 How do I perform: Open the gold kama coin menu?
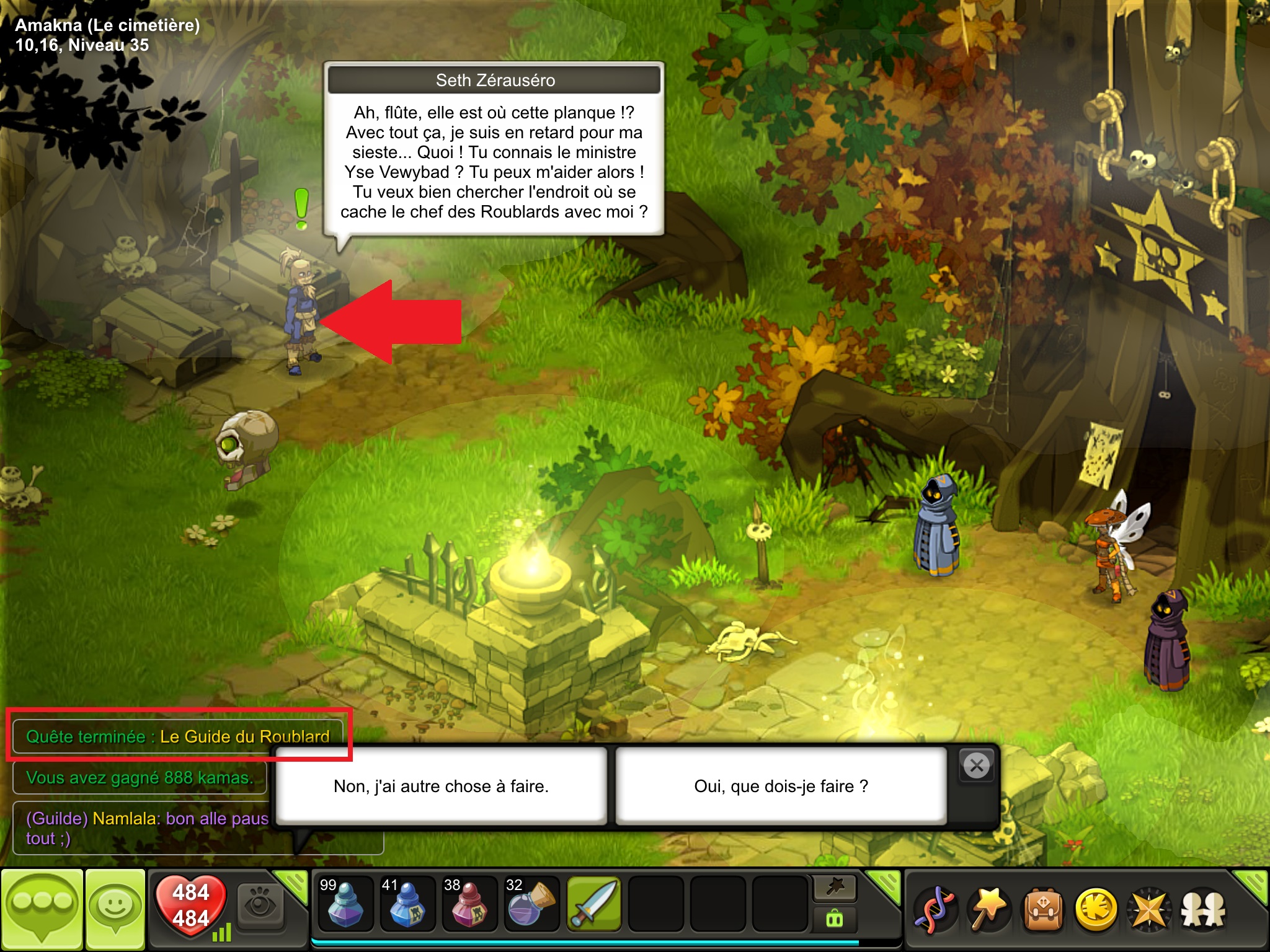1096,910
